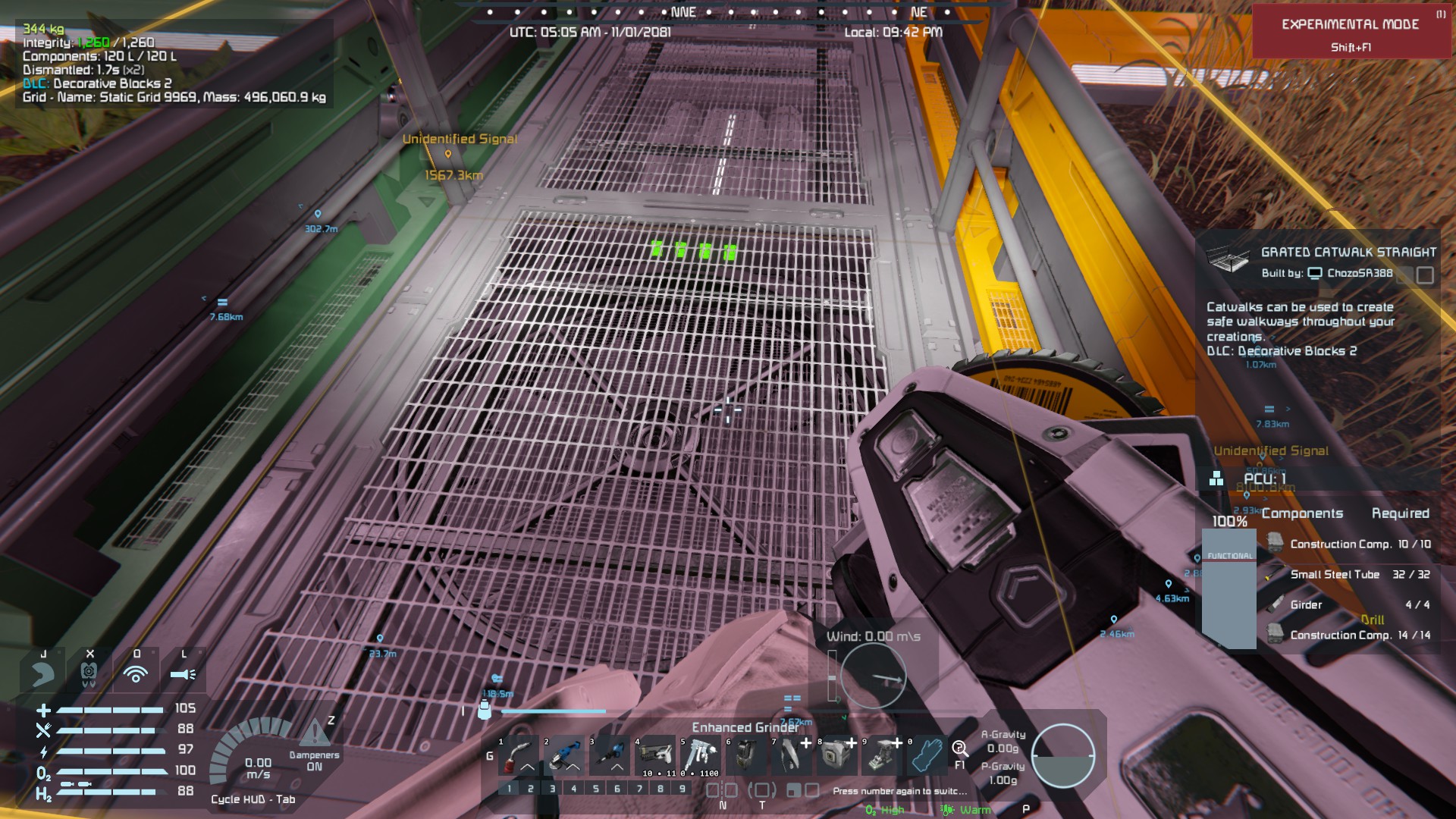
Task: Select the piston-like block in slot 9
Action: [x=883, y=755]
